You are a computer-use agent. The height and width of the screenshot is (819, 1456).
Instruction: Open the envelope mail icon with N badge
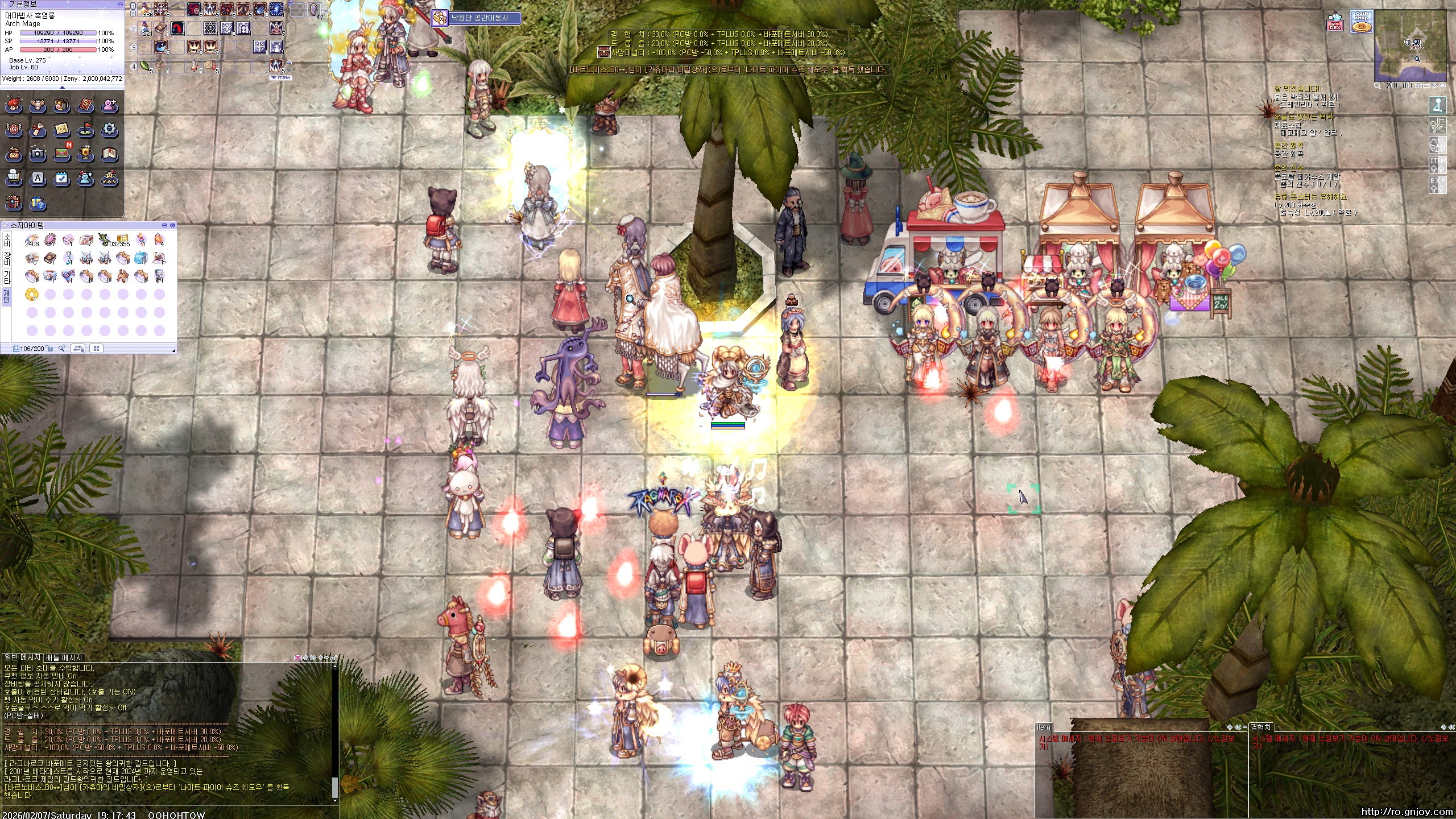click(x=62, y=154)
